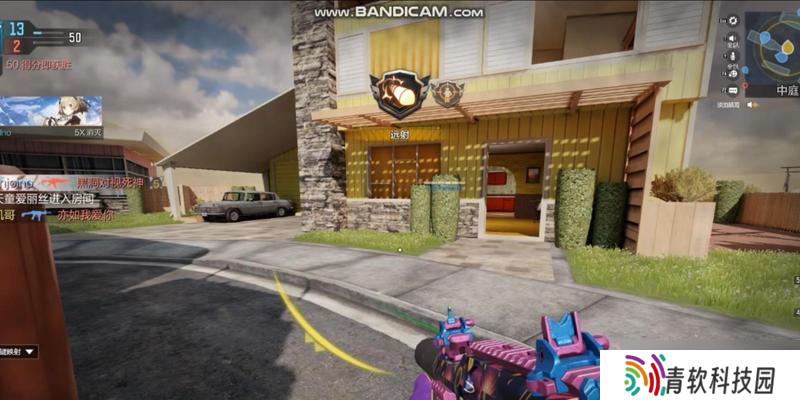Screen dimensions: 800x400
Task: Open the quick chat message bubble icon
Action: pyautogui.click(x=733, y=90)
